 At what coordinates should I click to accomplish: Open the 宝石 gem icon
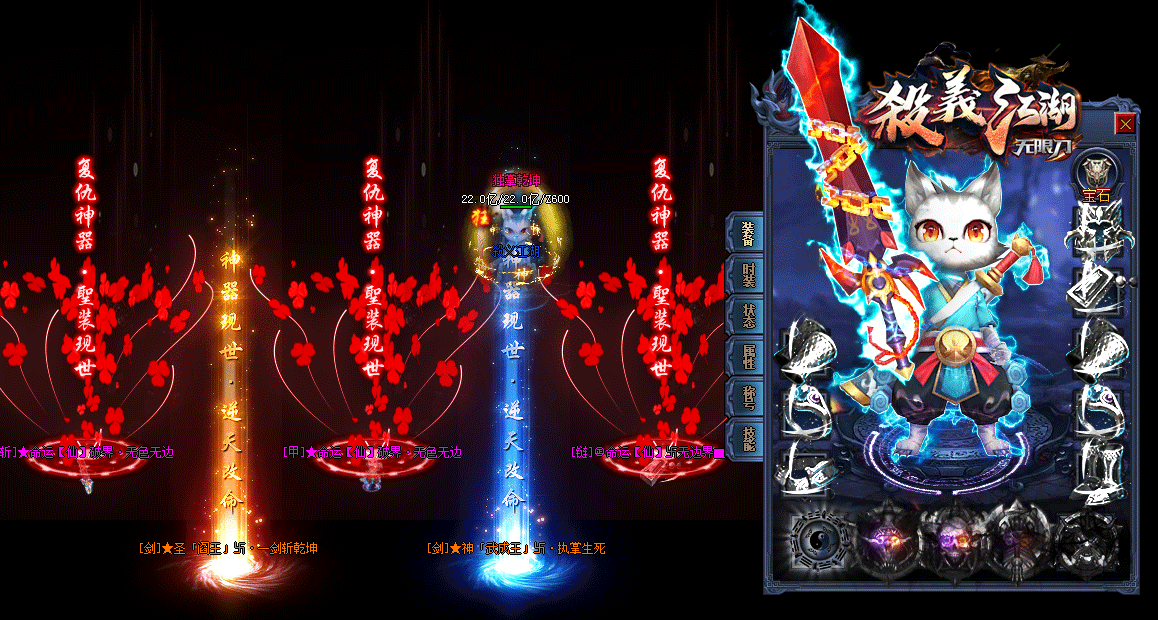point(1096,174)
